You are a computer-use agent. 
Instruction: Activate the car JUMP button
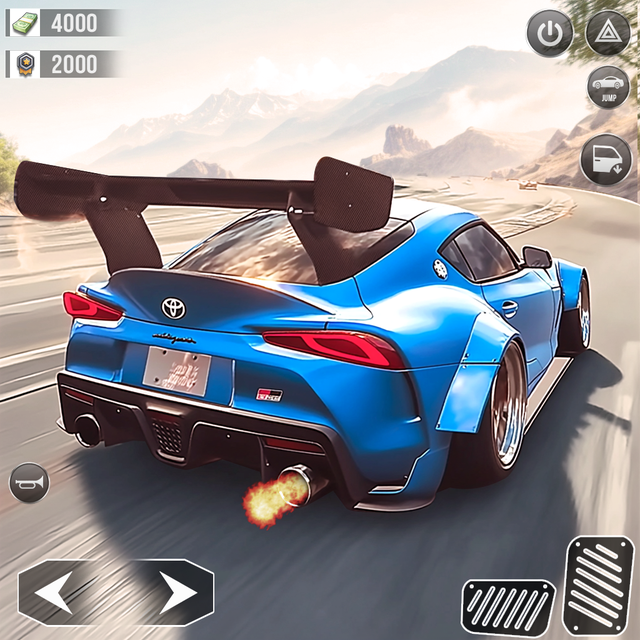point(607,88)
